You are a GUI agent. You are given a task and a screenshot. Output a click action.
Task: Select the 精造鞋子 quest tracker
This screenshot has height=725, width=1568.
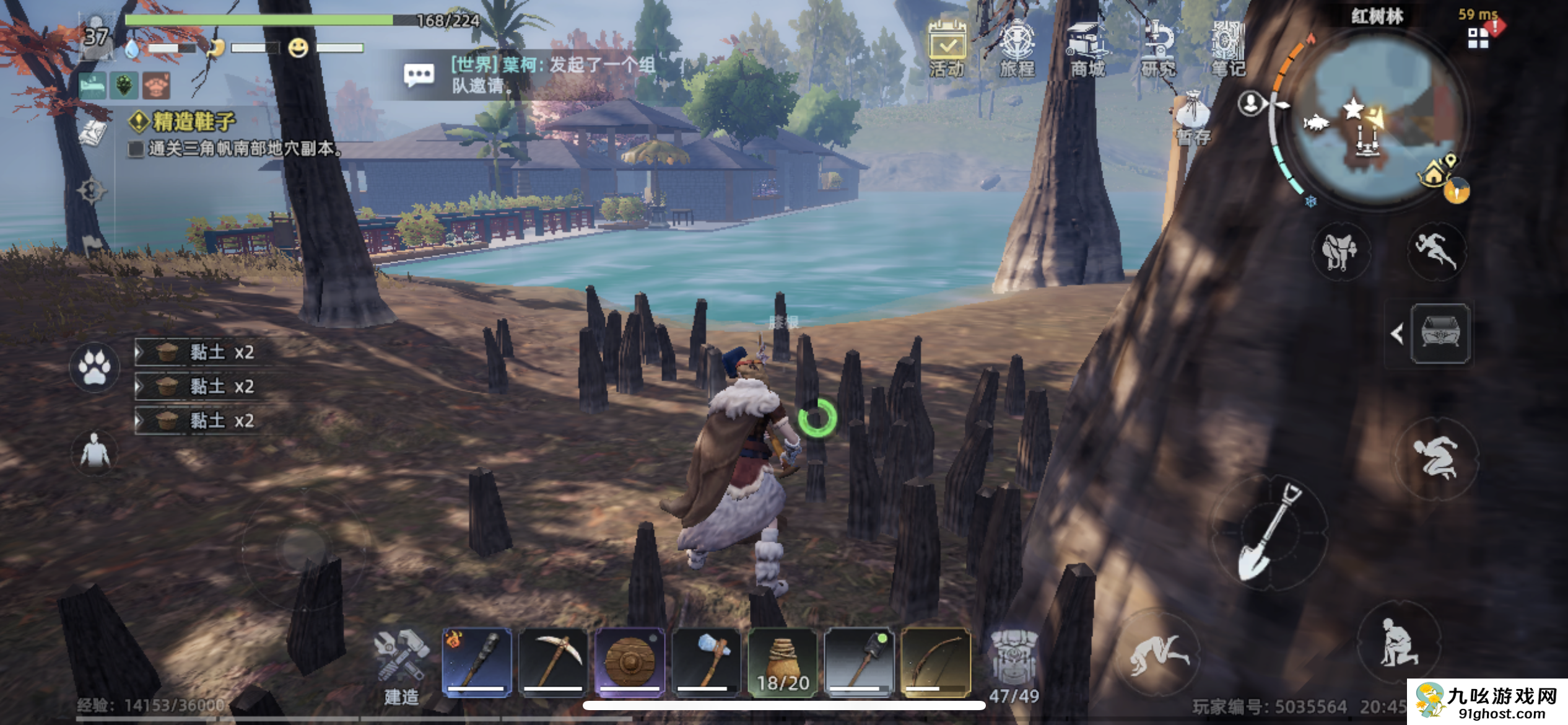click(194, 121)
